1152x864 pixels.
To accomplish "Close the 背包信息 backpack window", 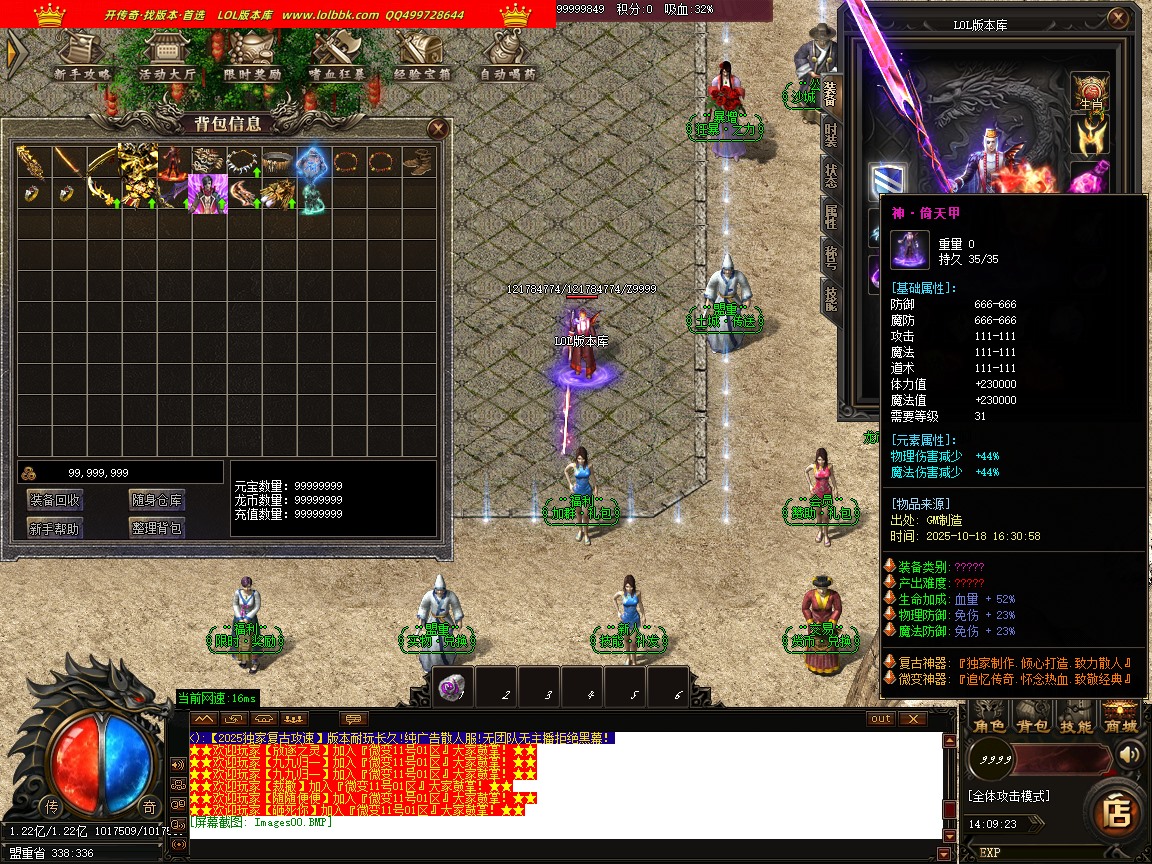I will 437,128.
